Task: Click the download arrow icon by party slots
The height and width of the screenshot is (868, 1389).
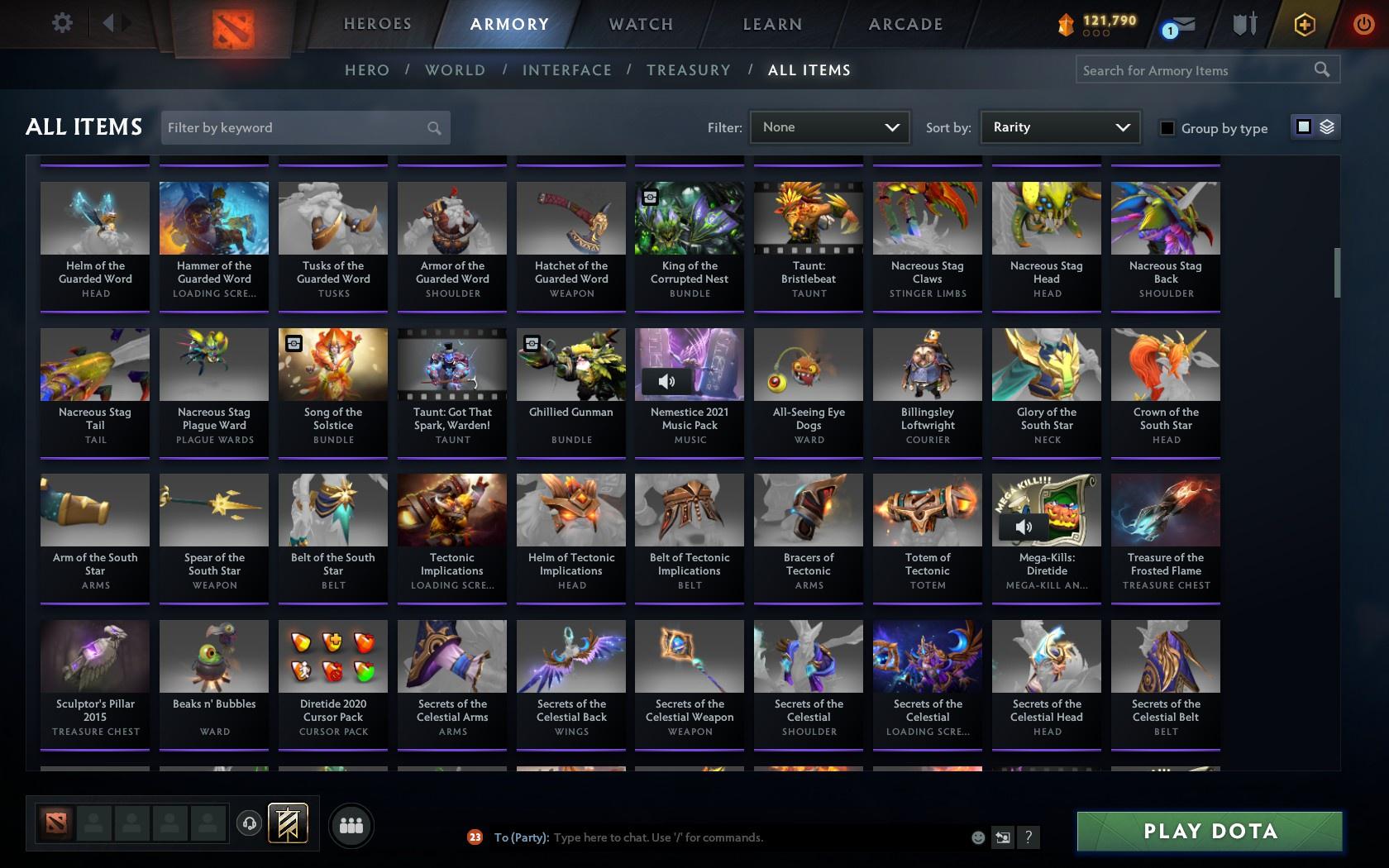Action: (251, 823)
